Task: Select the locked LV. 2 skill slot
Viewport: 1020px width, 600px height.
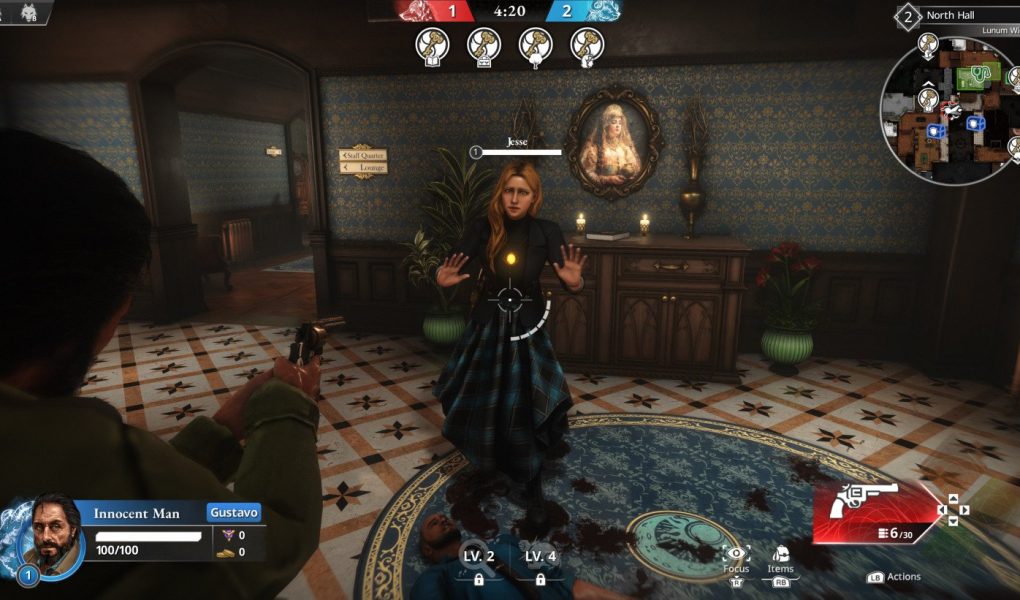Action: [x=478, y=566]
